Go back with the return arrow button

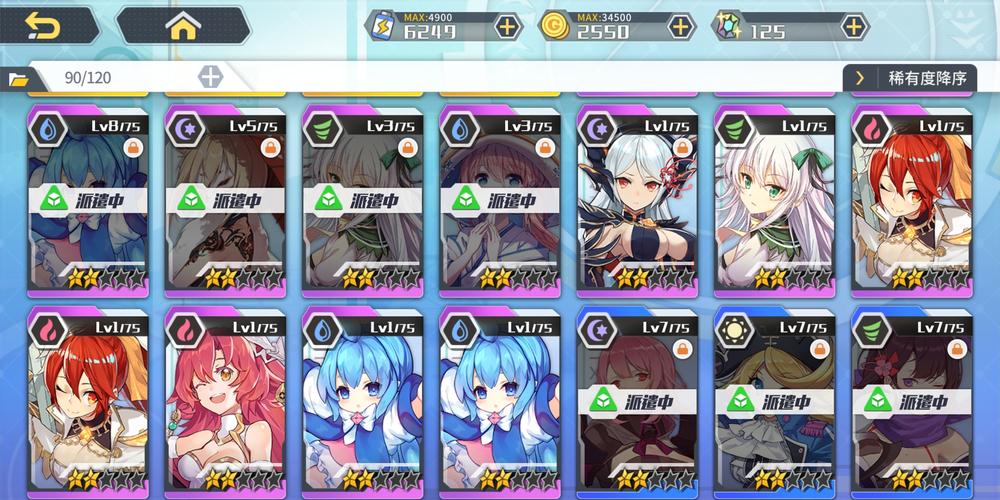point(44,25)
